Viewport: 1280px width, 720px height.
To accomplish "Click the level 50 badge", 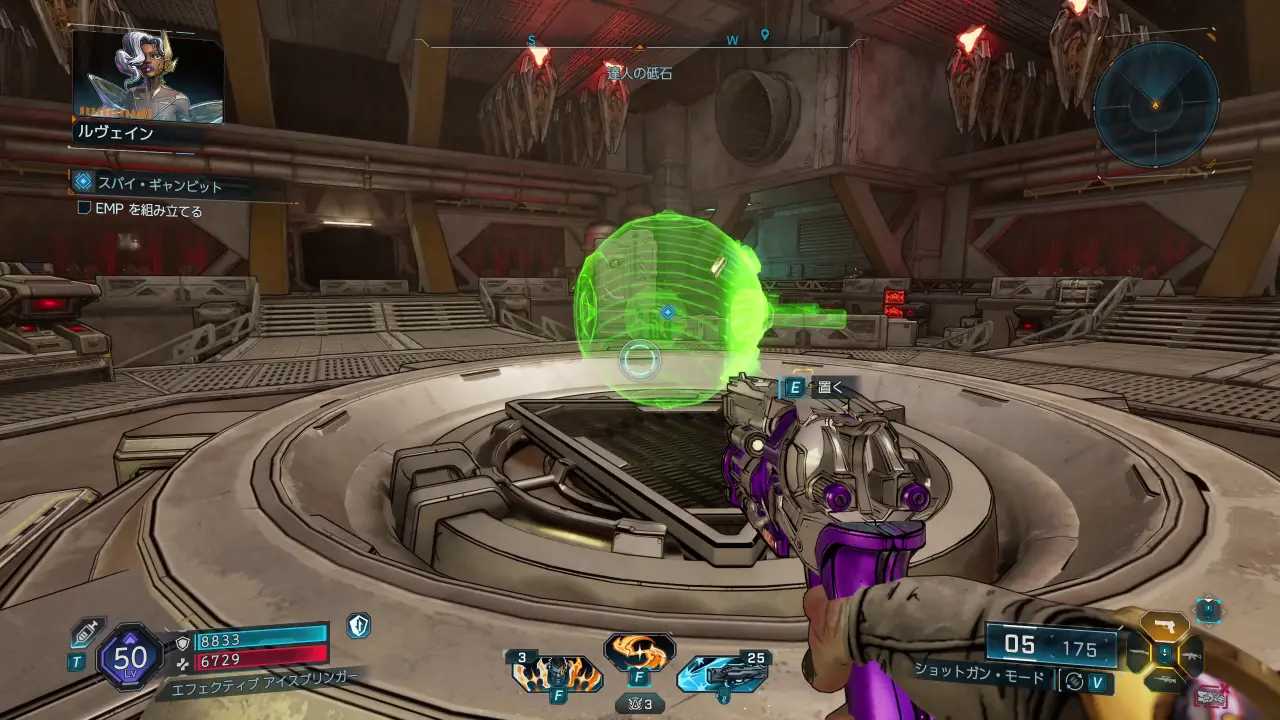I will click(x=130, y=656).
